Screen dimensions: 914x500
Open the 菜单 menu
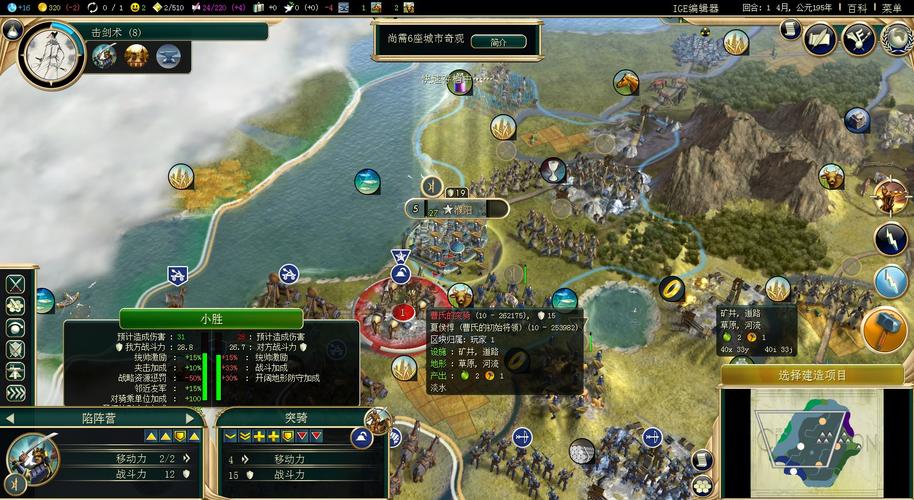pyautogui.click(x=892, y=8)
